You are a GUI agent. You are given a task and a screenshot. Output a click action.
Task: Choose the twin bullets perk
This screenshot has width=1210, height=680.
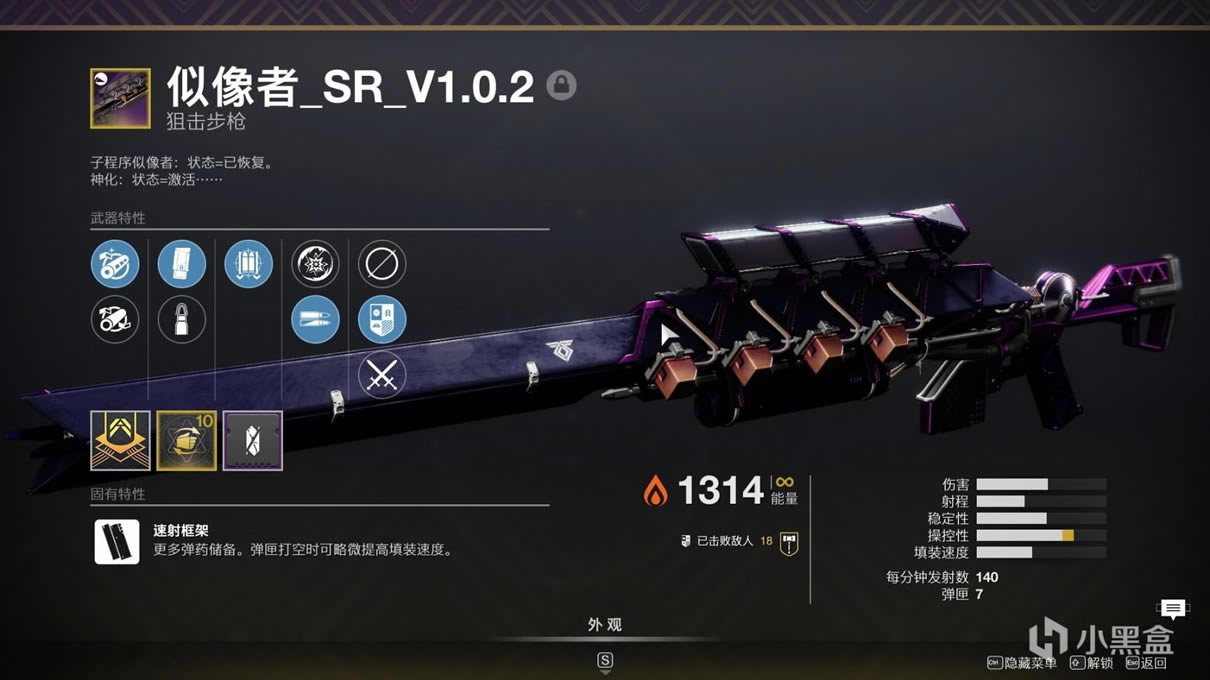[315, 320]
